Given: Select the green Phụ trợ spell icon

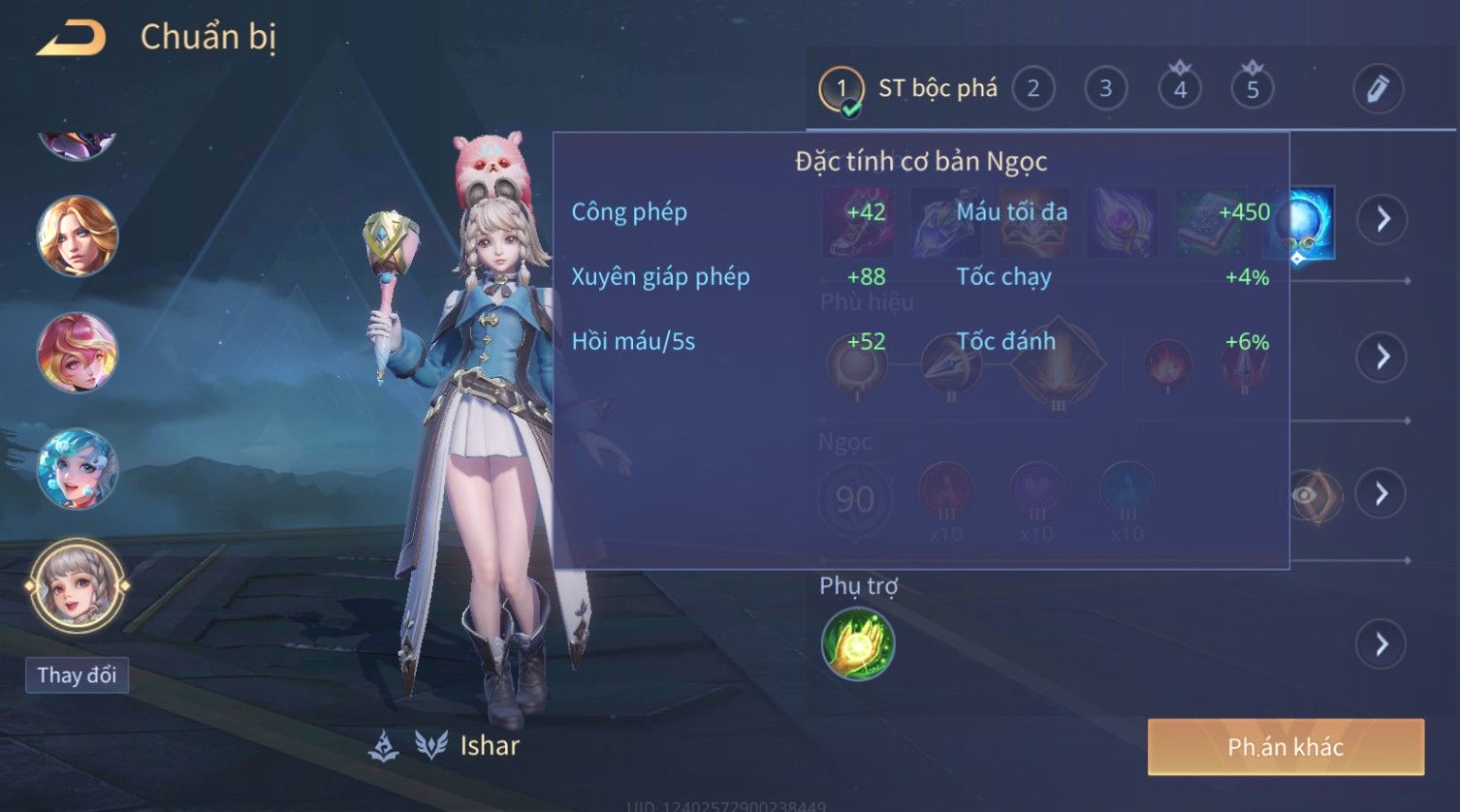Looking at the screenshot, I should click(x=858, y=644).
